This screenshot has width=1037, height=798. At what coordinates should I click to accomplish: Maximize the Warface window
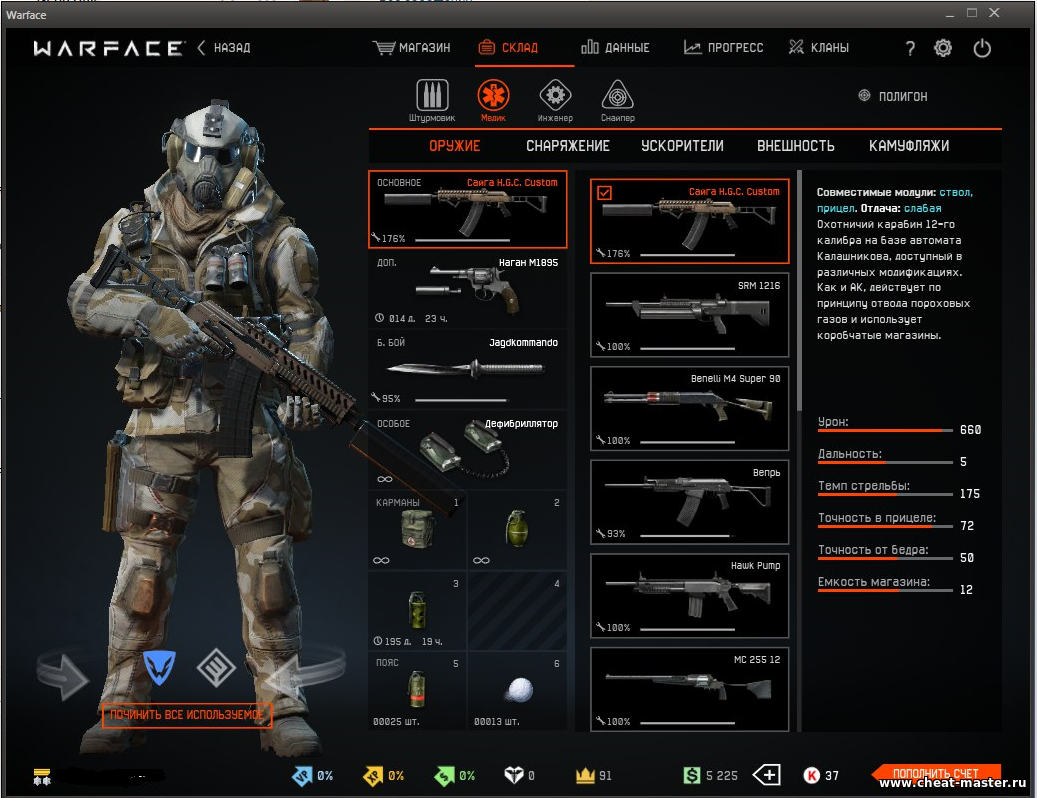click(x=971, y=14)
